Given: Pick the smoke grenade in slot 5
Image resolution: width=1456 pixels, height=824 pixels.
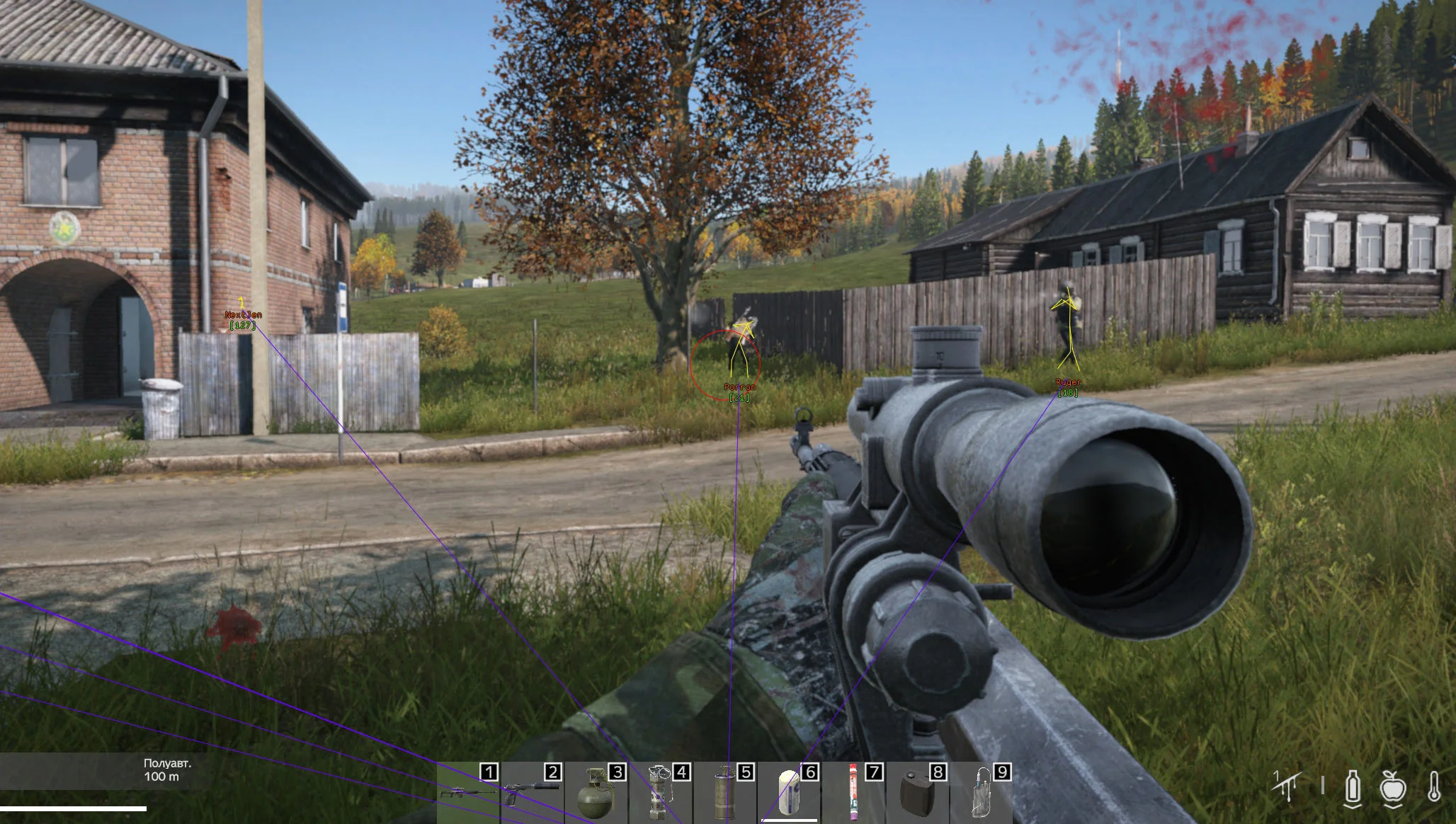Looking at the screenshot, I should (x=724, y=793).
